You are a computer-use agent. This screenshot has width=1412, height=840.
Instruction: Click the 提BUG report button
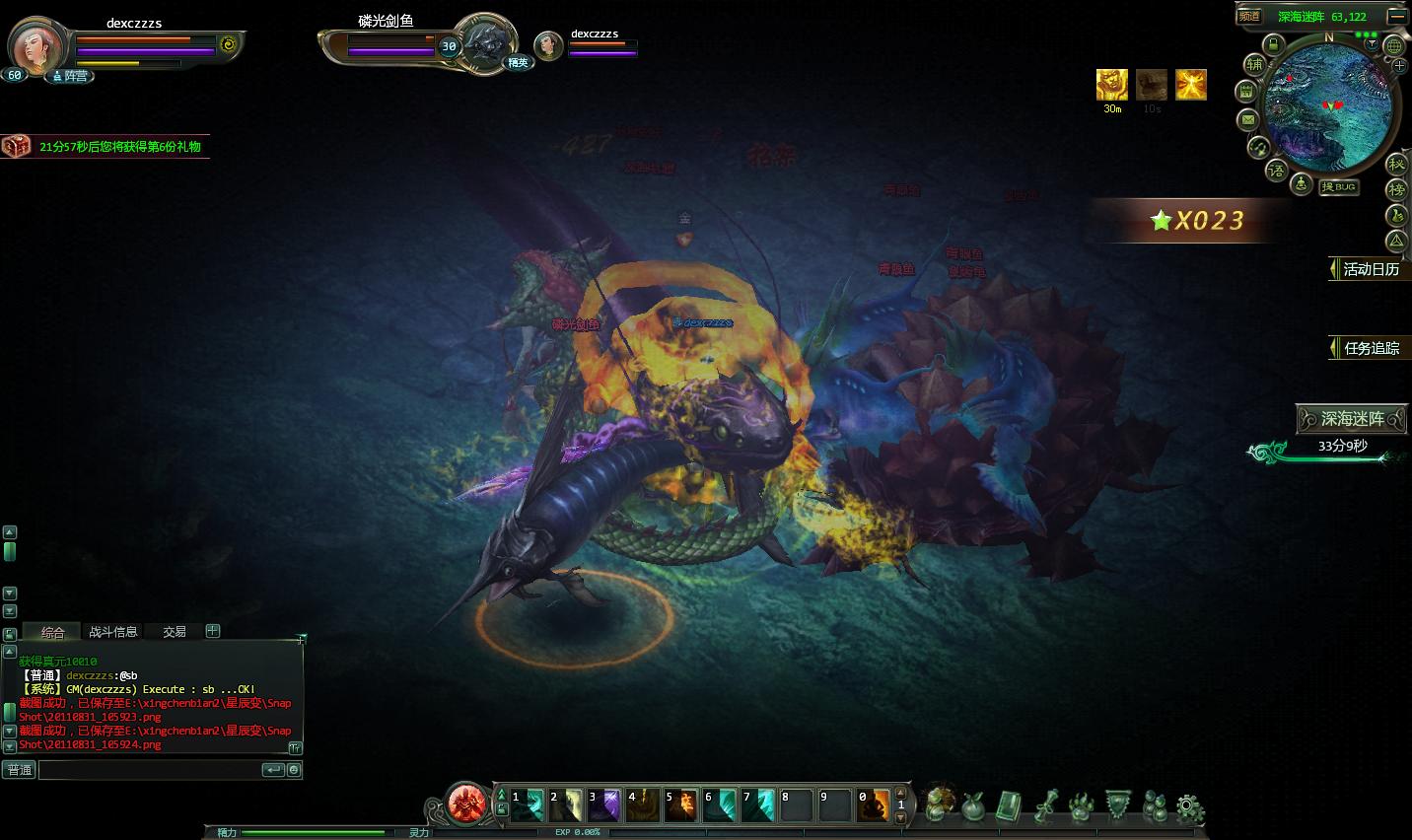[1339, 186]
